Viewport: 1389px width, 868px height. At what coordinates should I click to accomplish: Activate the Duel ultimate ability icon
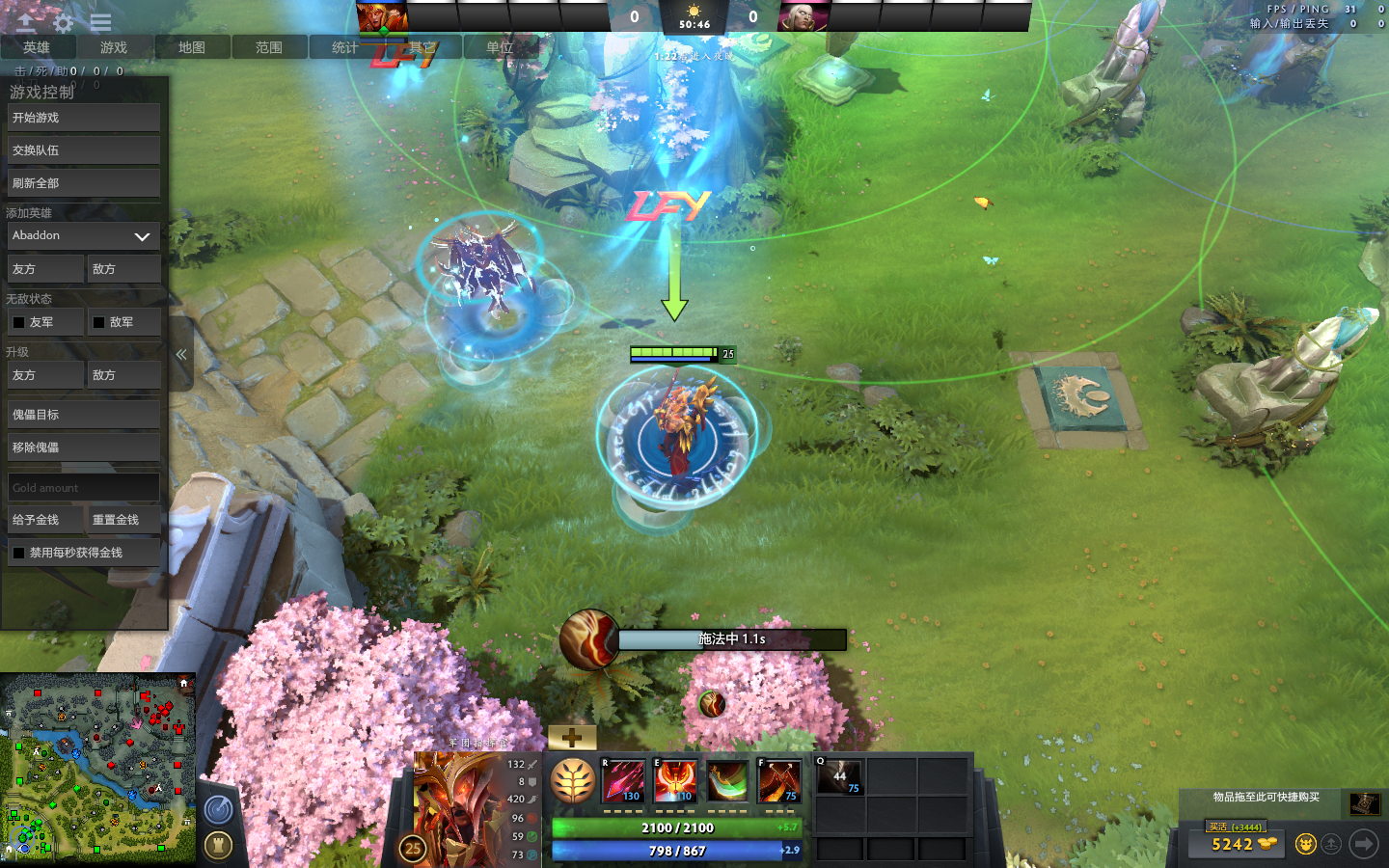pos(778,781)
